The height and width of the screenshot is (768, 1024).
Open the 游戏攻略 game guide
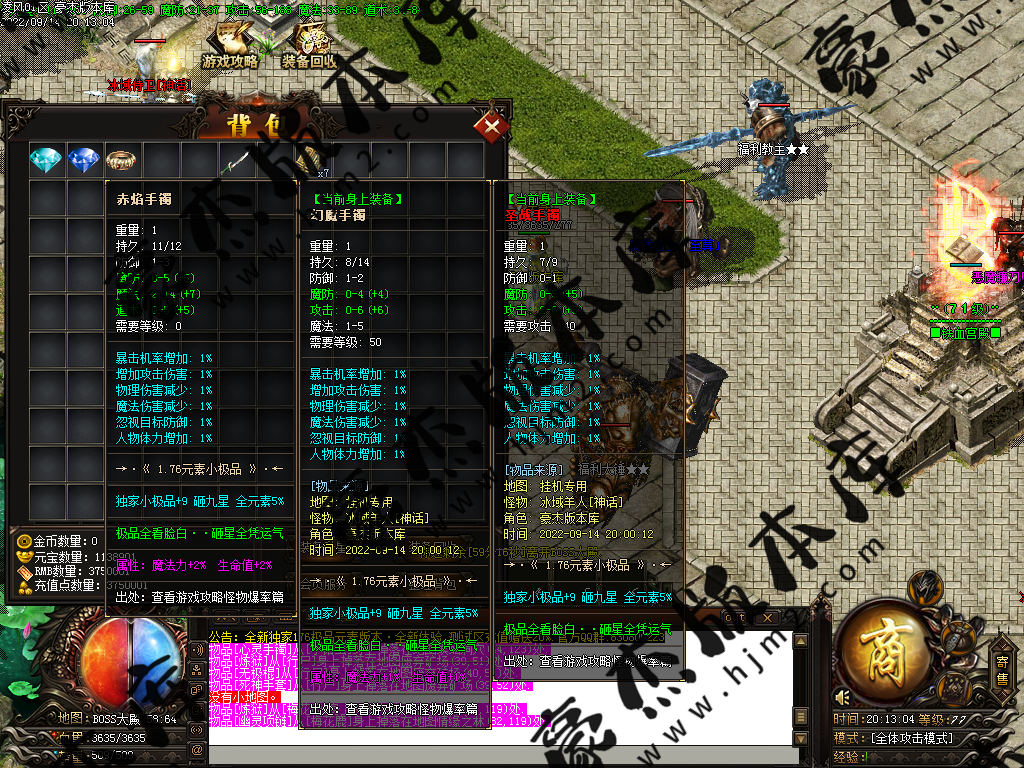click(231, 45)
